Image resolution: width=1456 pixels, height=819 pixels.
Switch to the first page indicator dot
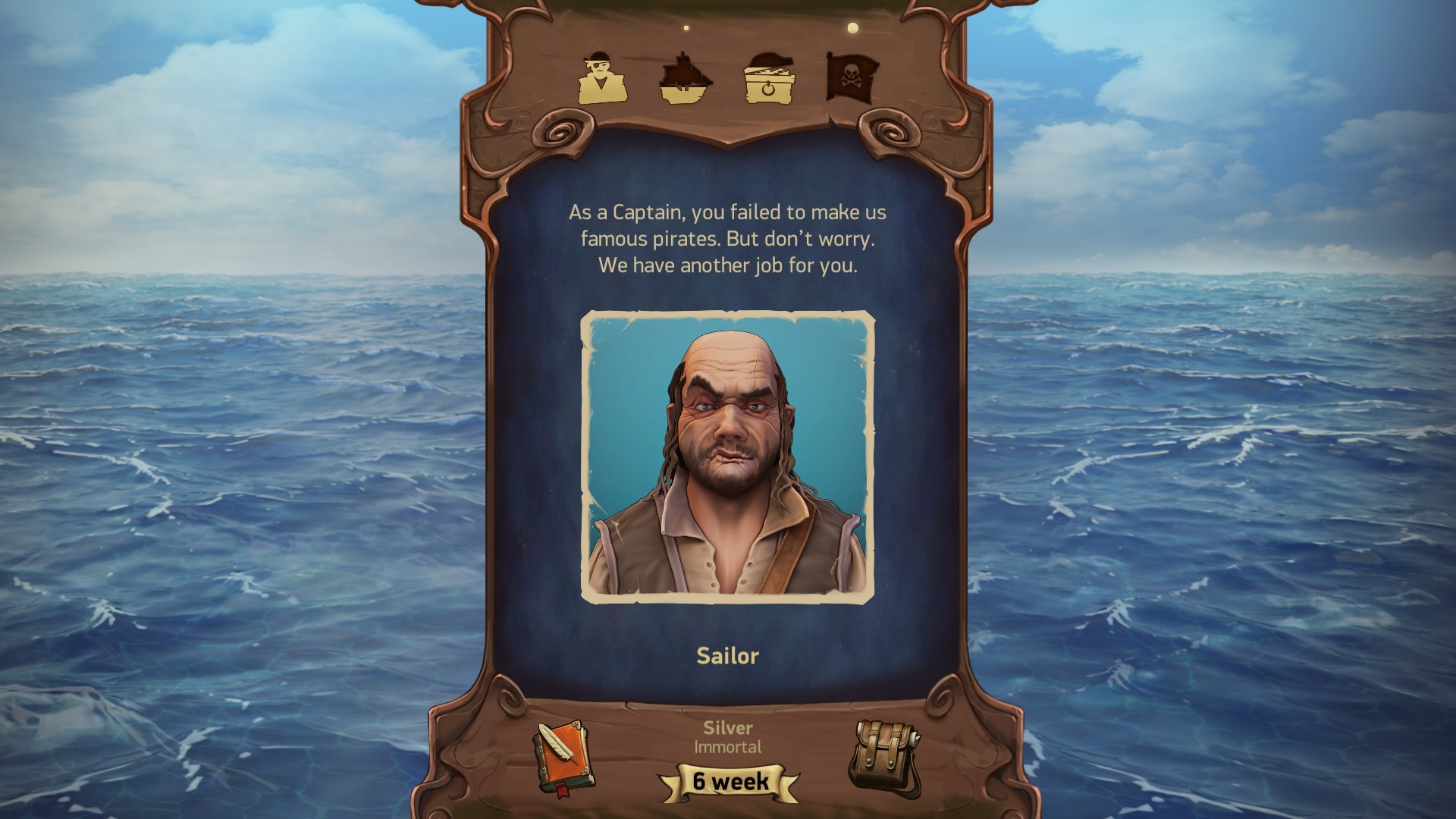[686, 29]
